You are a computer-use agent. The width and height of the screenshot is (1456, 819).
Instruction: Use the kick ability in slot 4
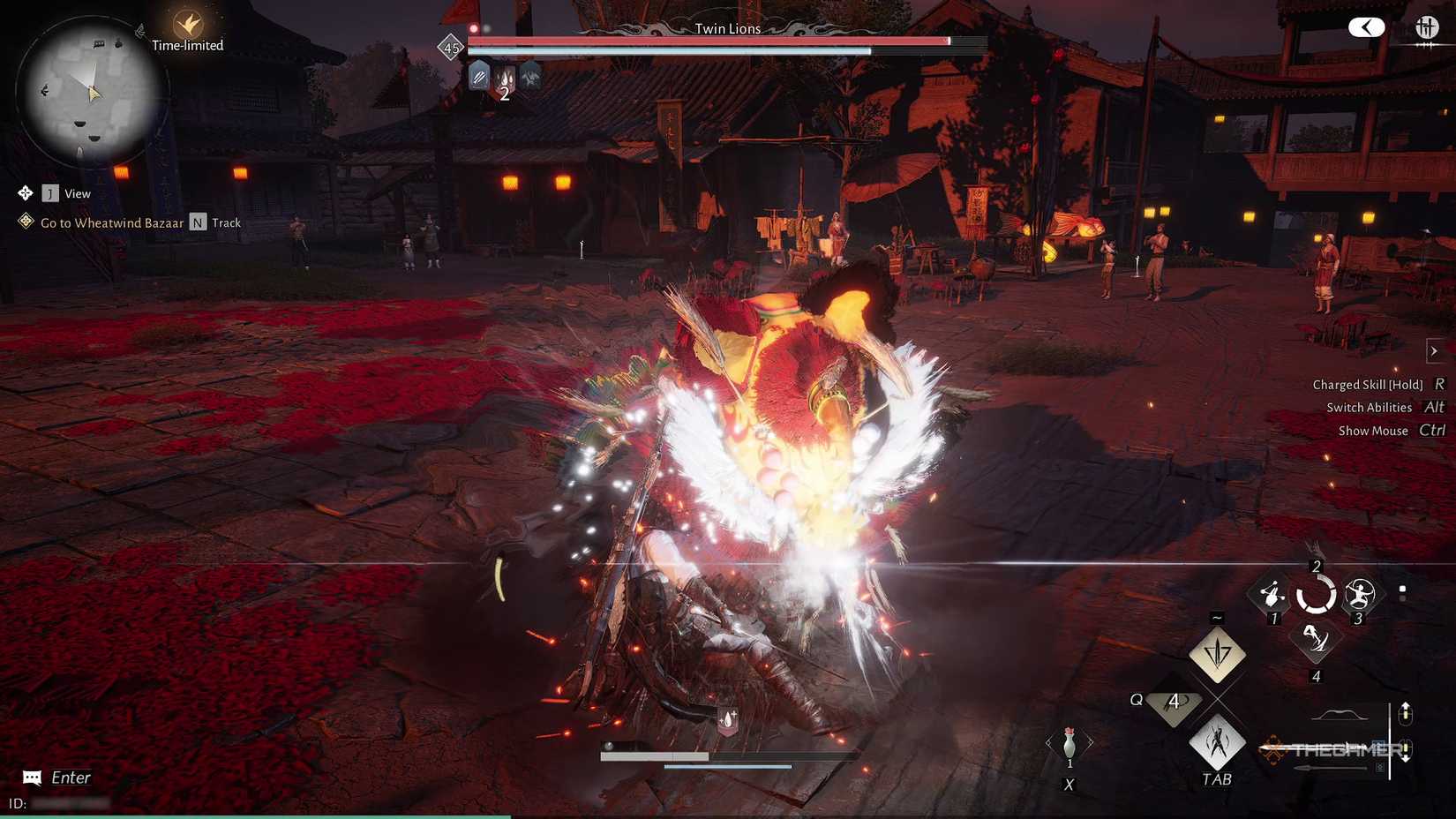tap(1316, 642)
